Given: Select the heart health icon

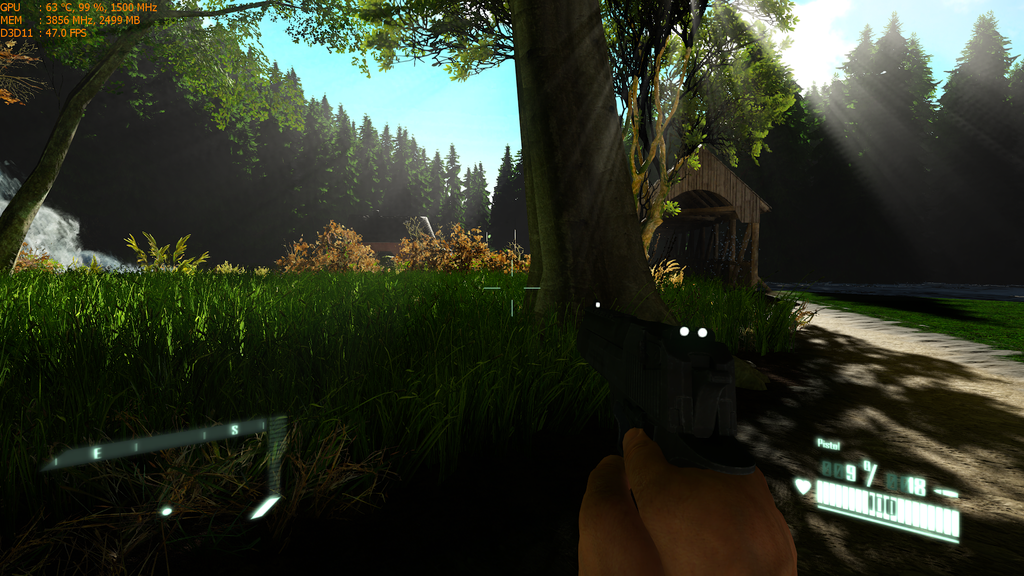Looking at the screenshot, I should [x=802, y=488].
